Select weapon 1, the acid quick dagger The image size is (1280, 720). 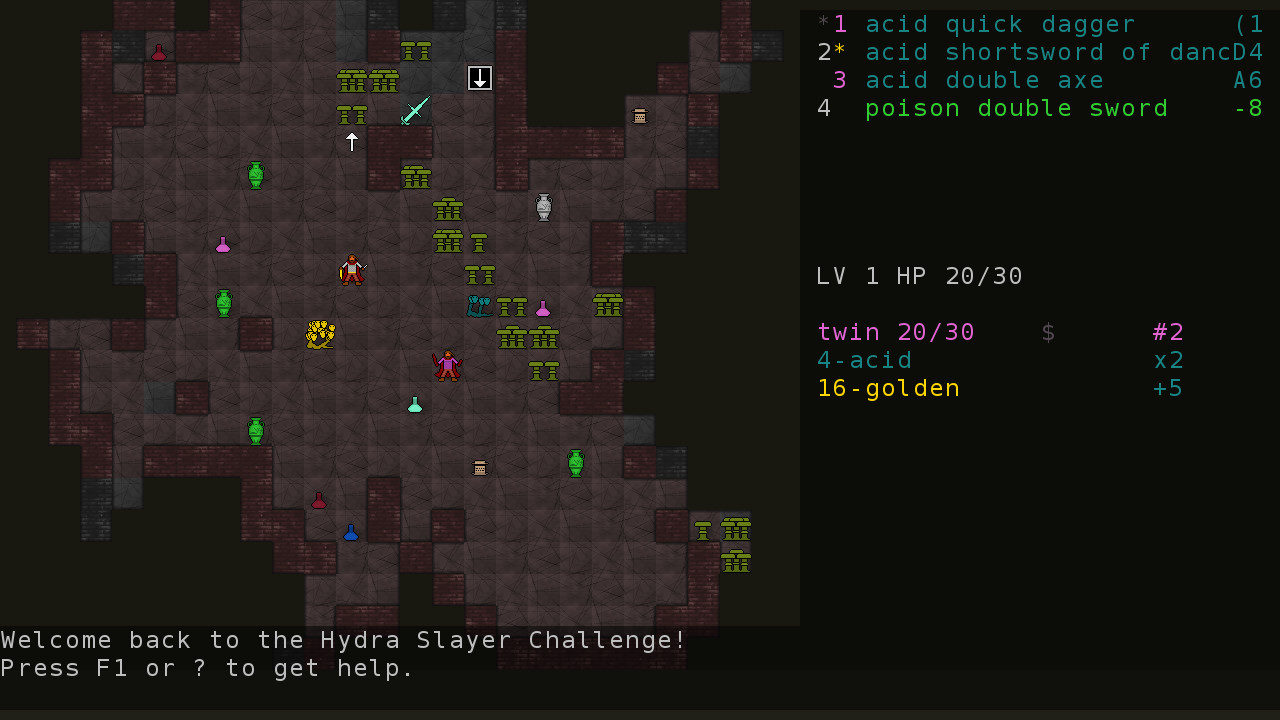tap(1000, 24)
